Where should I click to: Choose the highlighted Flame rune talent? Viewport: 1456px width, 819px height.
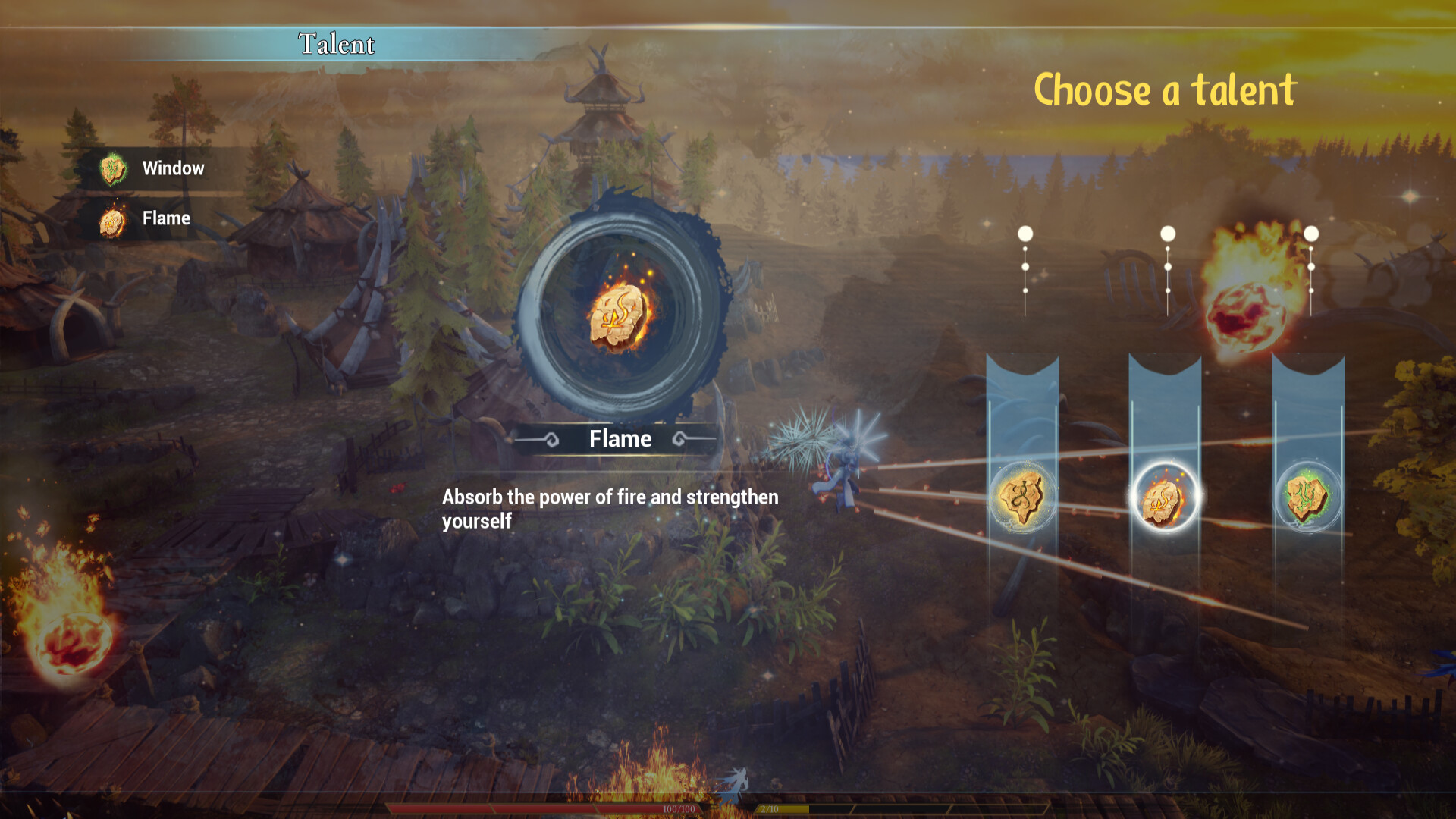pyautogui.click(x=1164, y=497)
